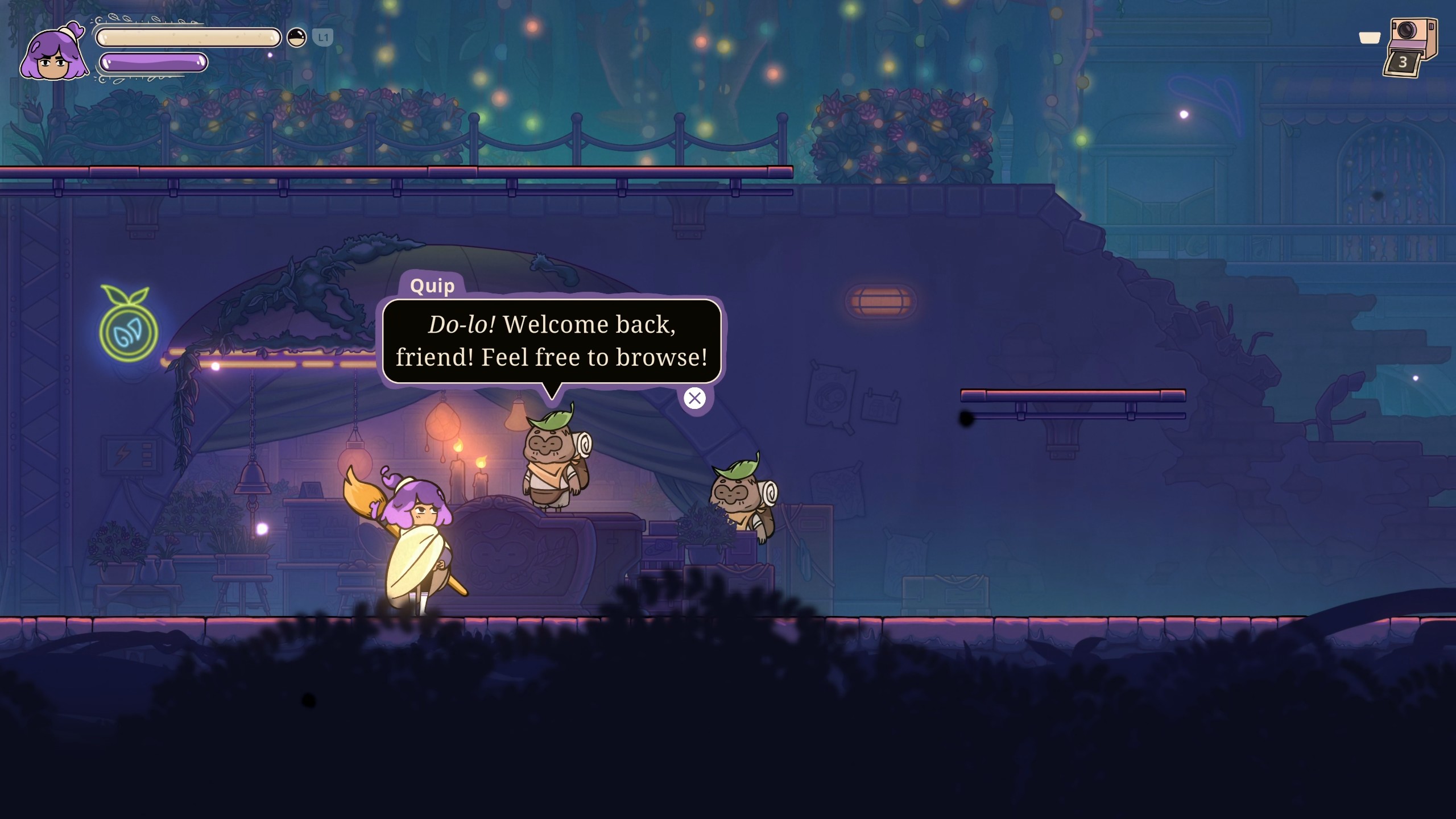Activate the half-filled orb ability icon
Viewport: 1456px width, 819px height.
click(296, 38)
